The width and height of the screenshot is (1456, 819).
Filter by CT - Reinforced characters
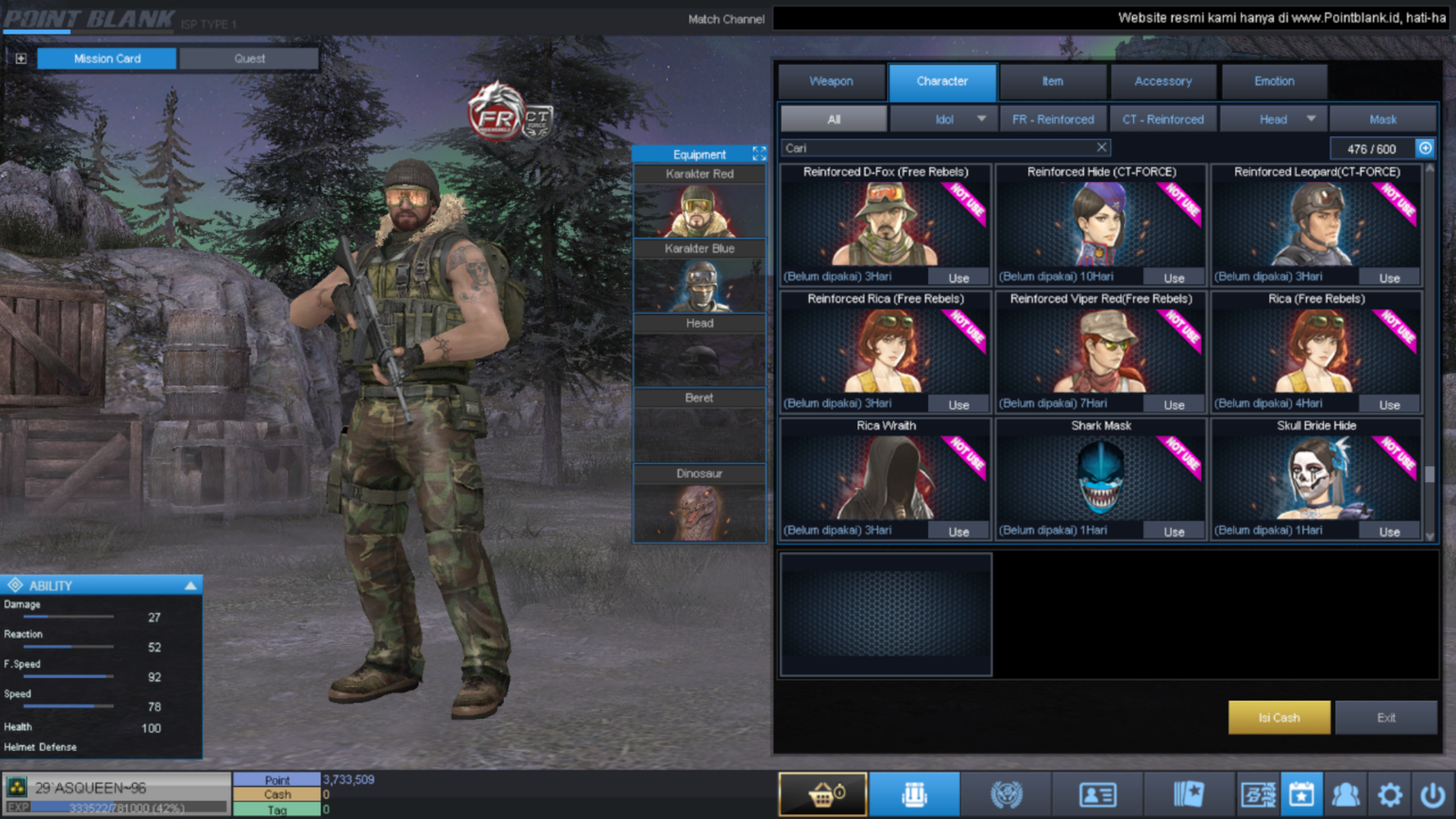coord(1162,119)
